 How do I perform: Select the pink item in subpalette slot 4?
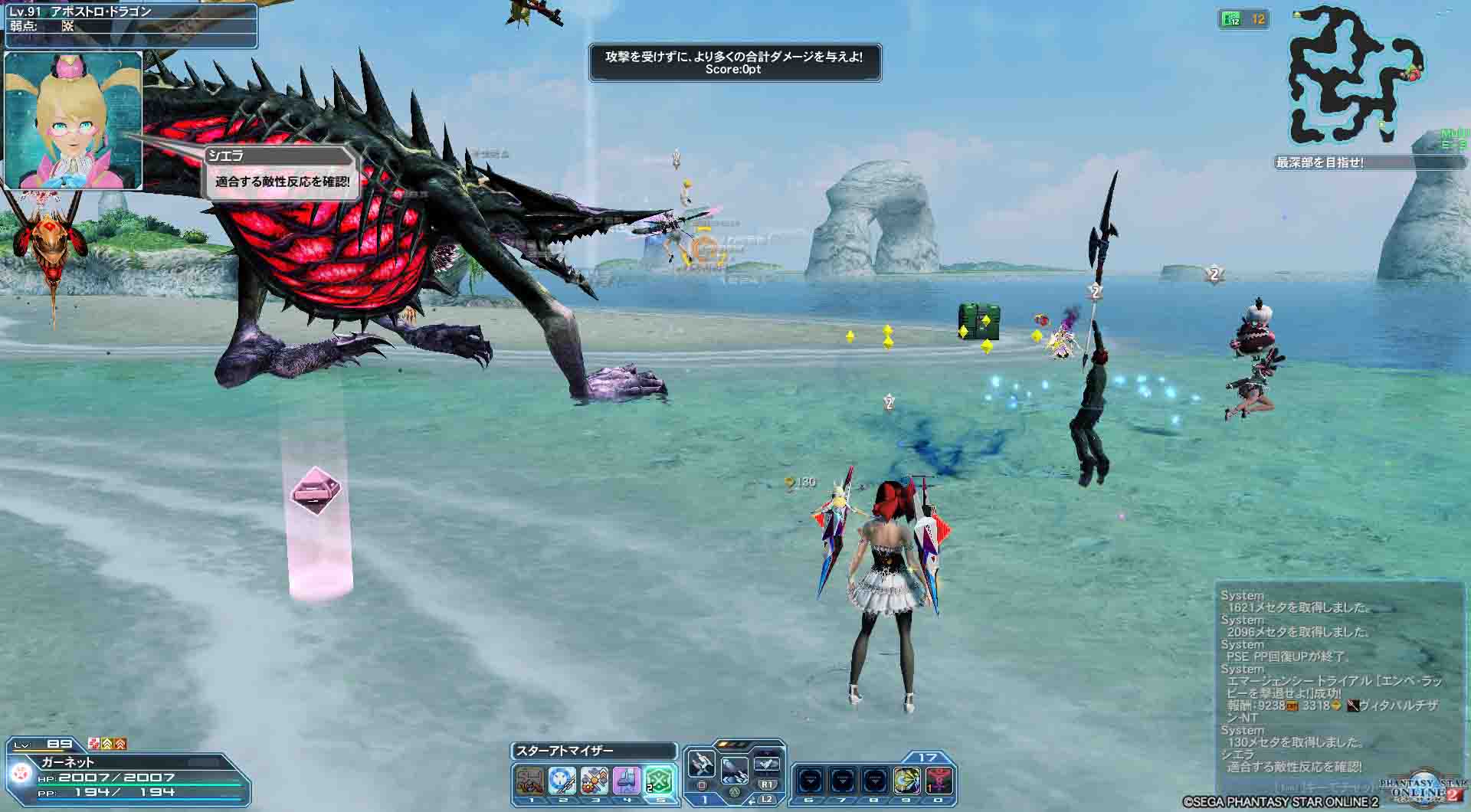(x=627, y=781)
